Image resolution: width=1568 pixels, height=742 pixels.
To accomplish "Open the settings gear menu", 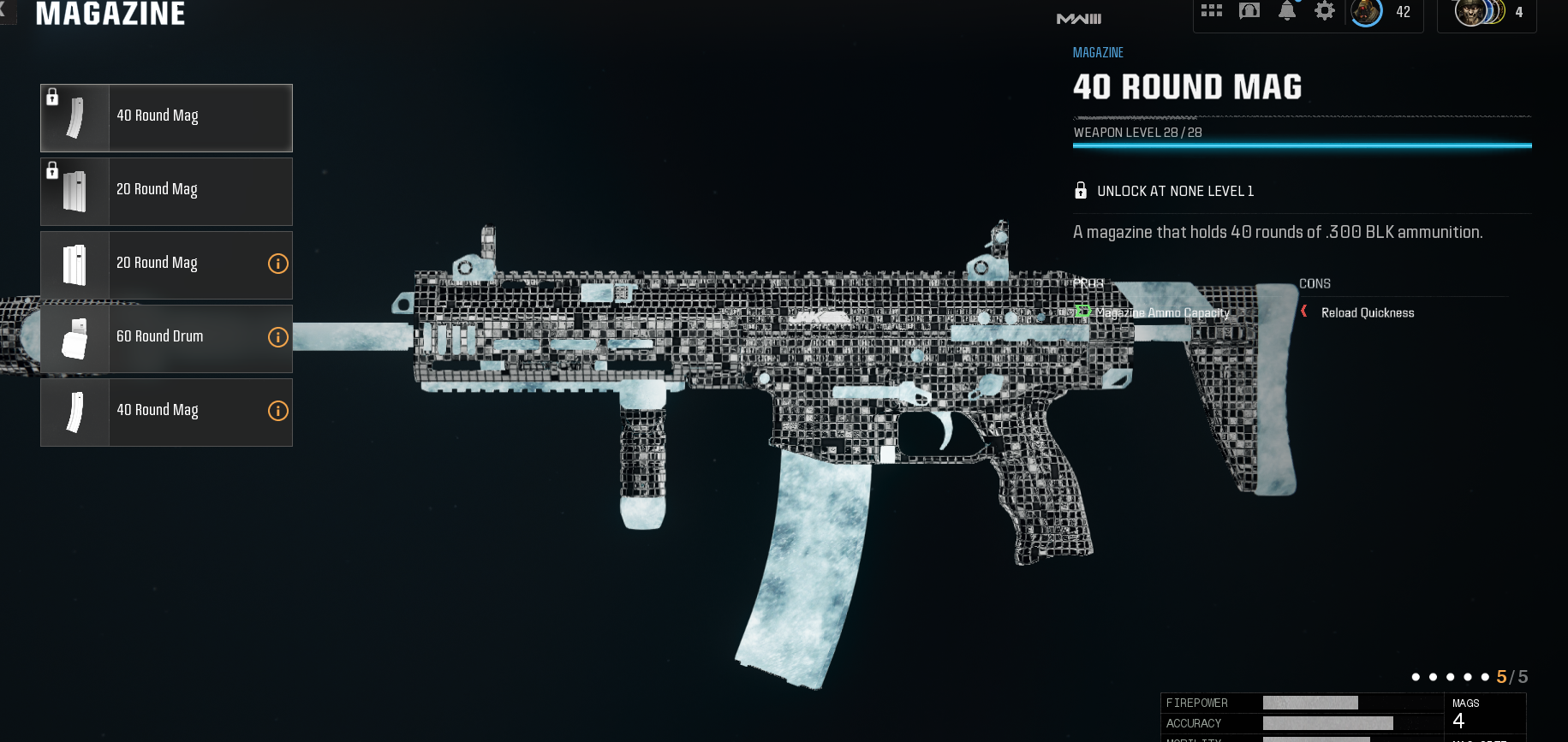I will coord(1325,12).
